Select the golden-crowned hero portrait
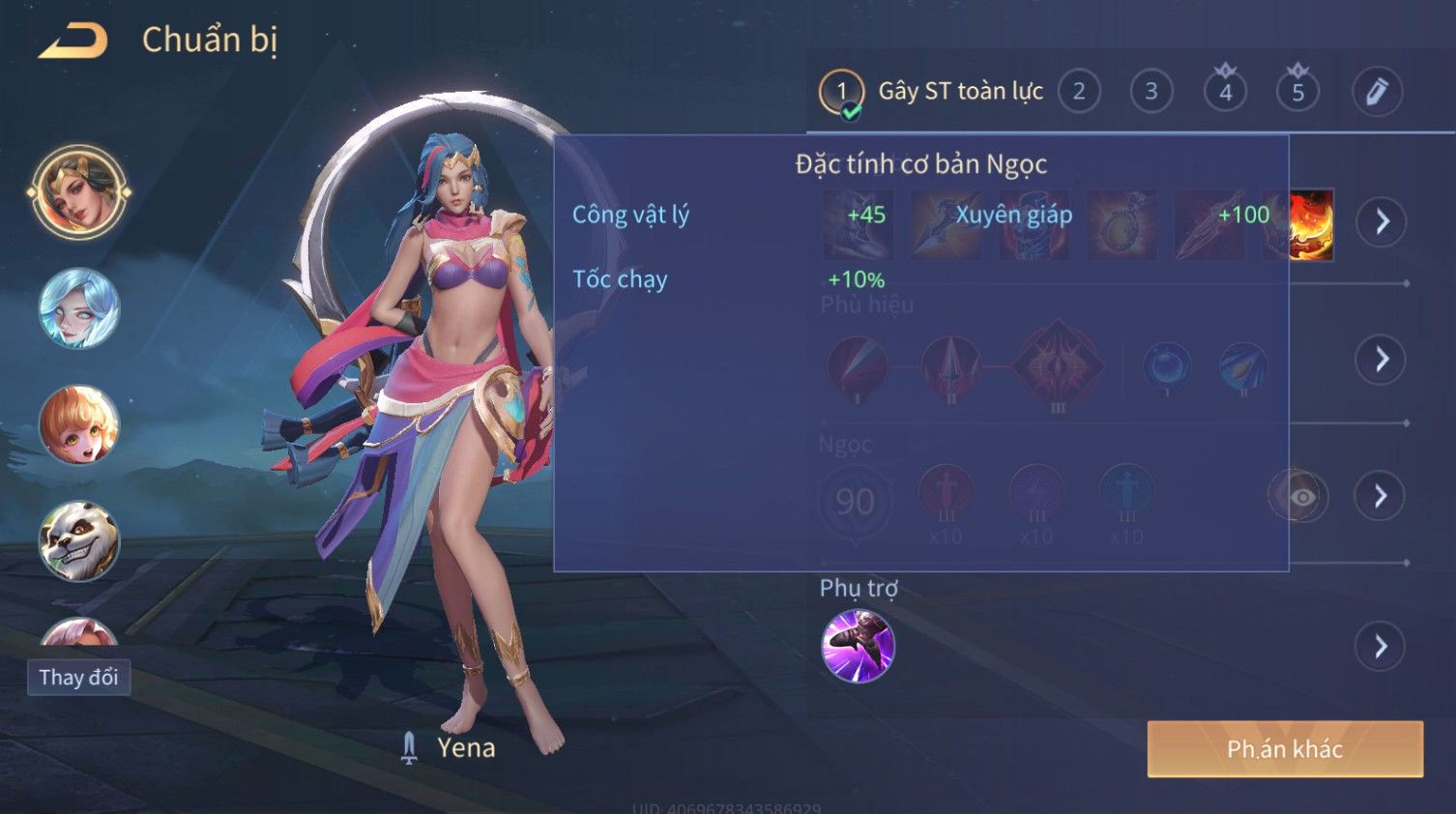 [x=79, y=192]
